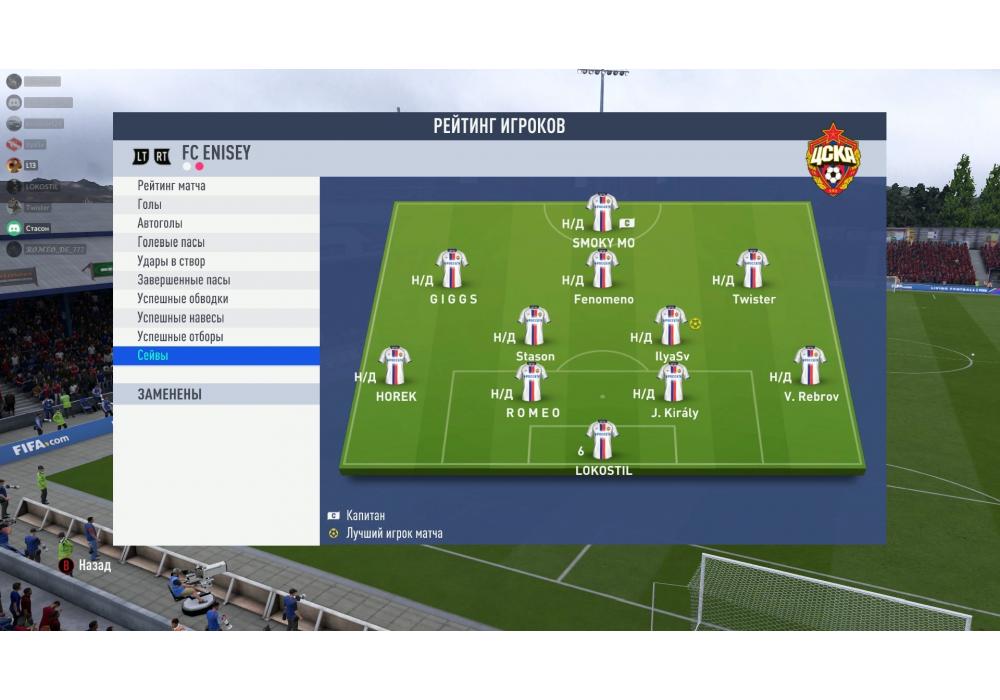Viewport: 1000px width, 700px height.
Task: Select Twister on the formation
Action: click(x=753, y=270)
